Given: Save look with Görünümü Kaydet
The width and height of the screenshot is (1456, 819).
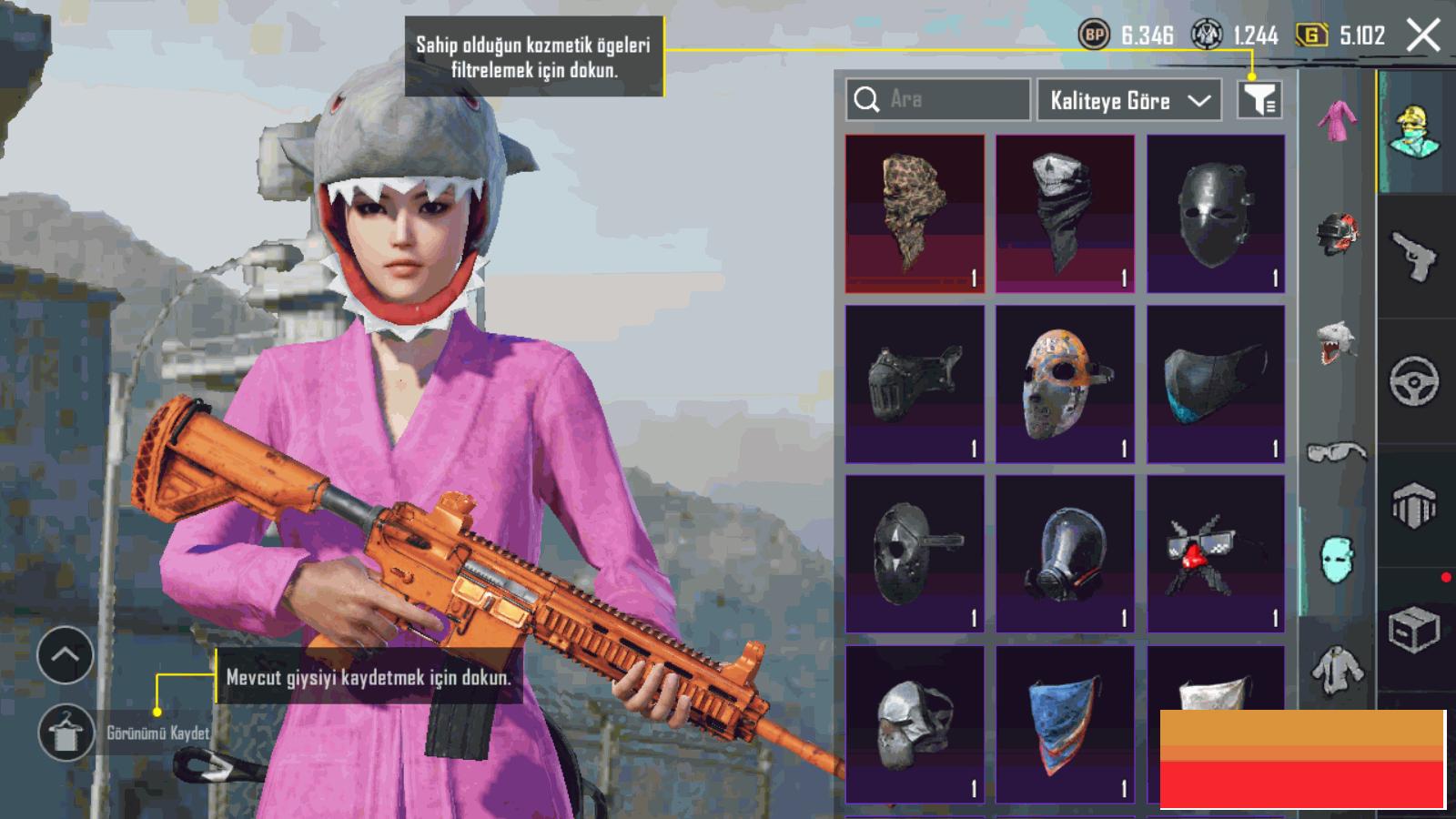Looking at the screenshot, I should pyautogui.click(x=66, y=733).
